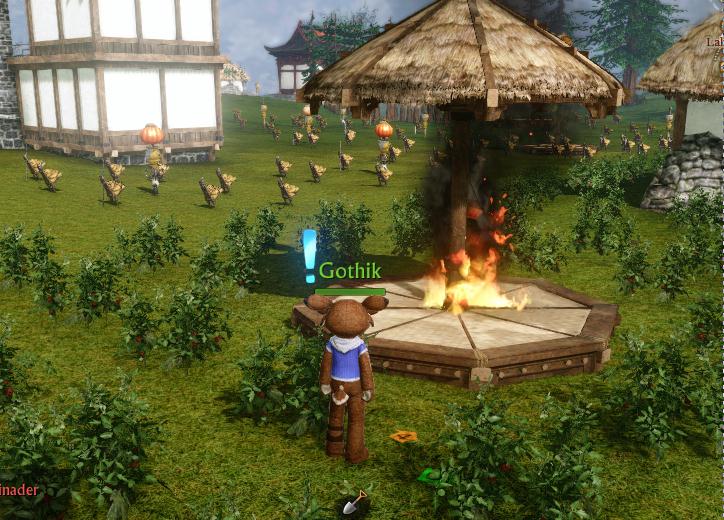Select the Gothik name label
Viewport: 724px width, 520px height.
point(349,271)
